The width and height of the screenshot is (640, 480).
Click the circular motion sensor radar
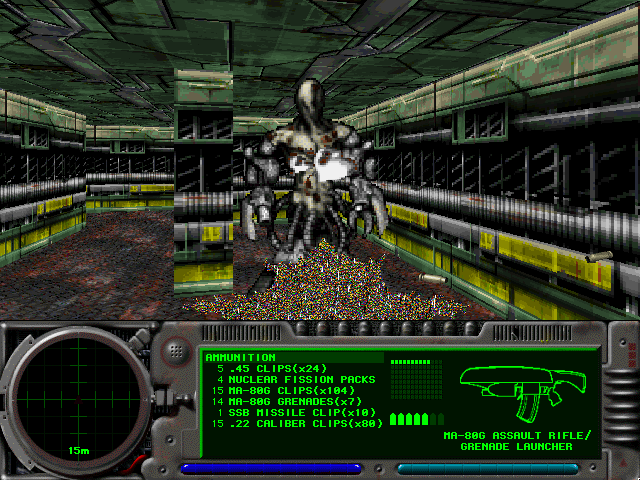pos(71,399)
